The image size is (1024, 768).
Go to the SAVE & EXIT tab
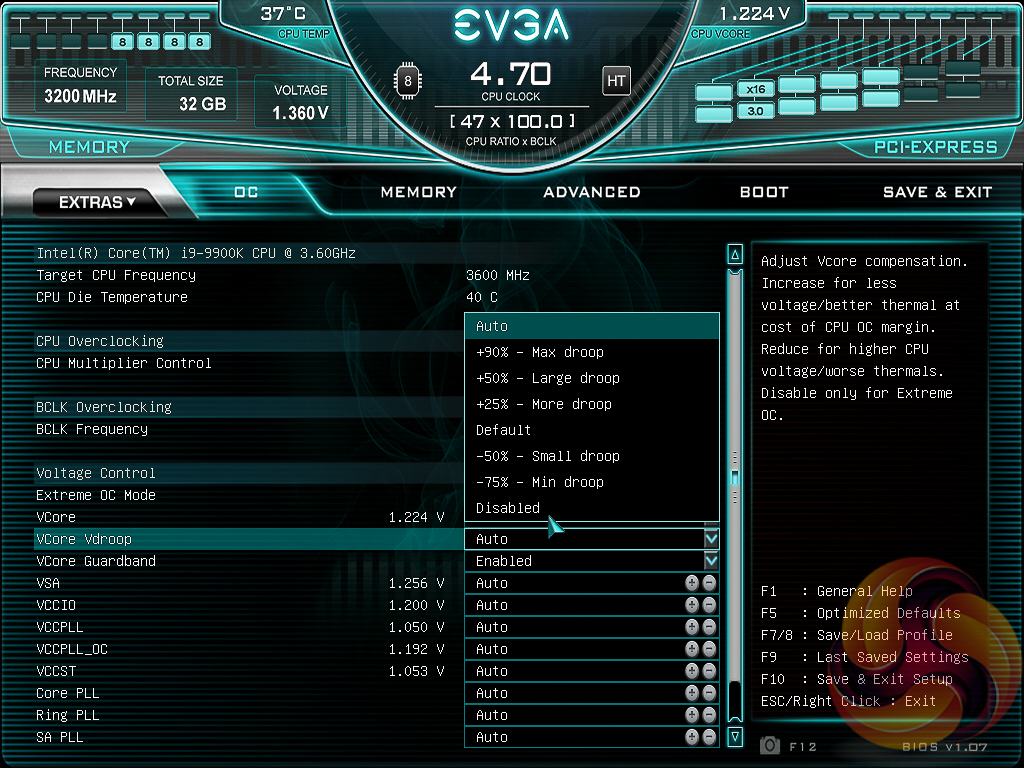pyautogui.click(x=937, y=192)
